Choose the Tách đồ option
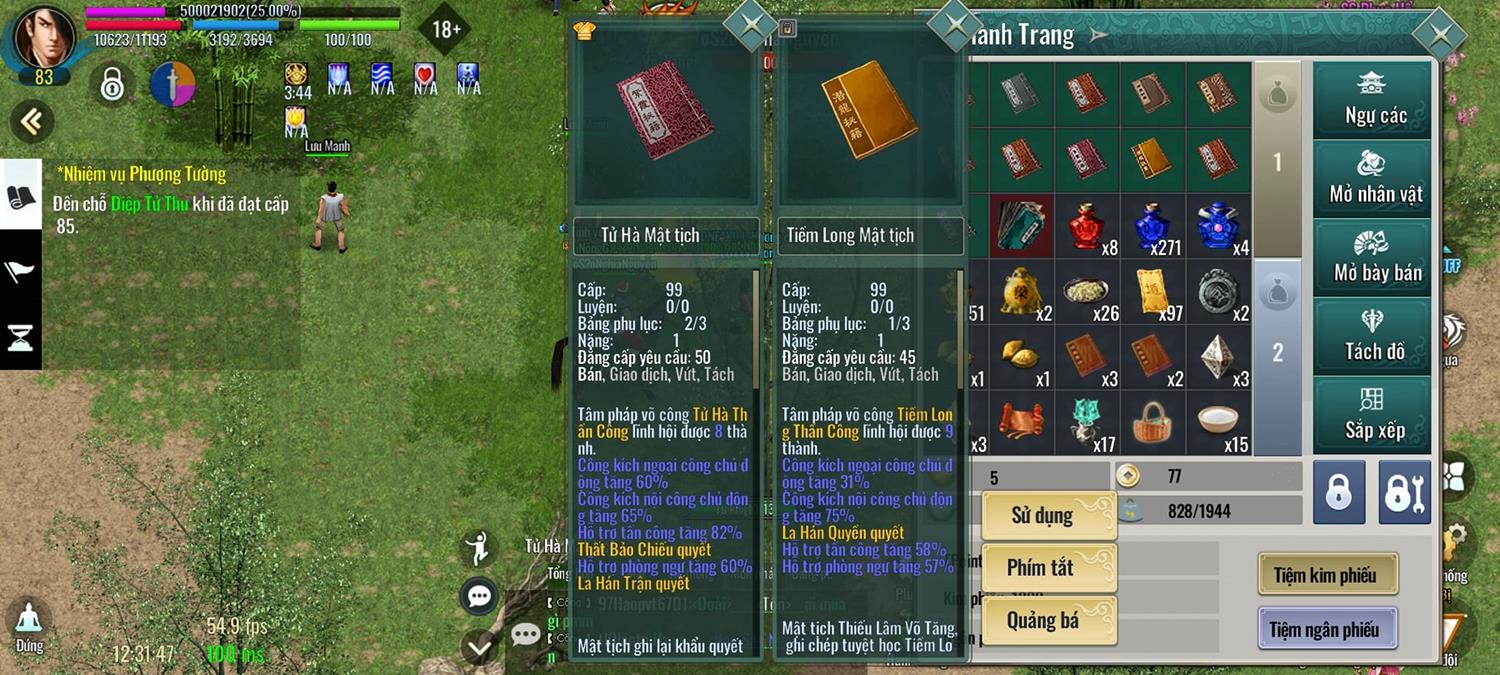Viewport: 1500px width, 675px height. [x=1374, y=336]
